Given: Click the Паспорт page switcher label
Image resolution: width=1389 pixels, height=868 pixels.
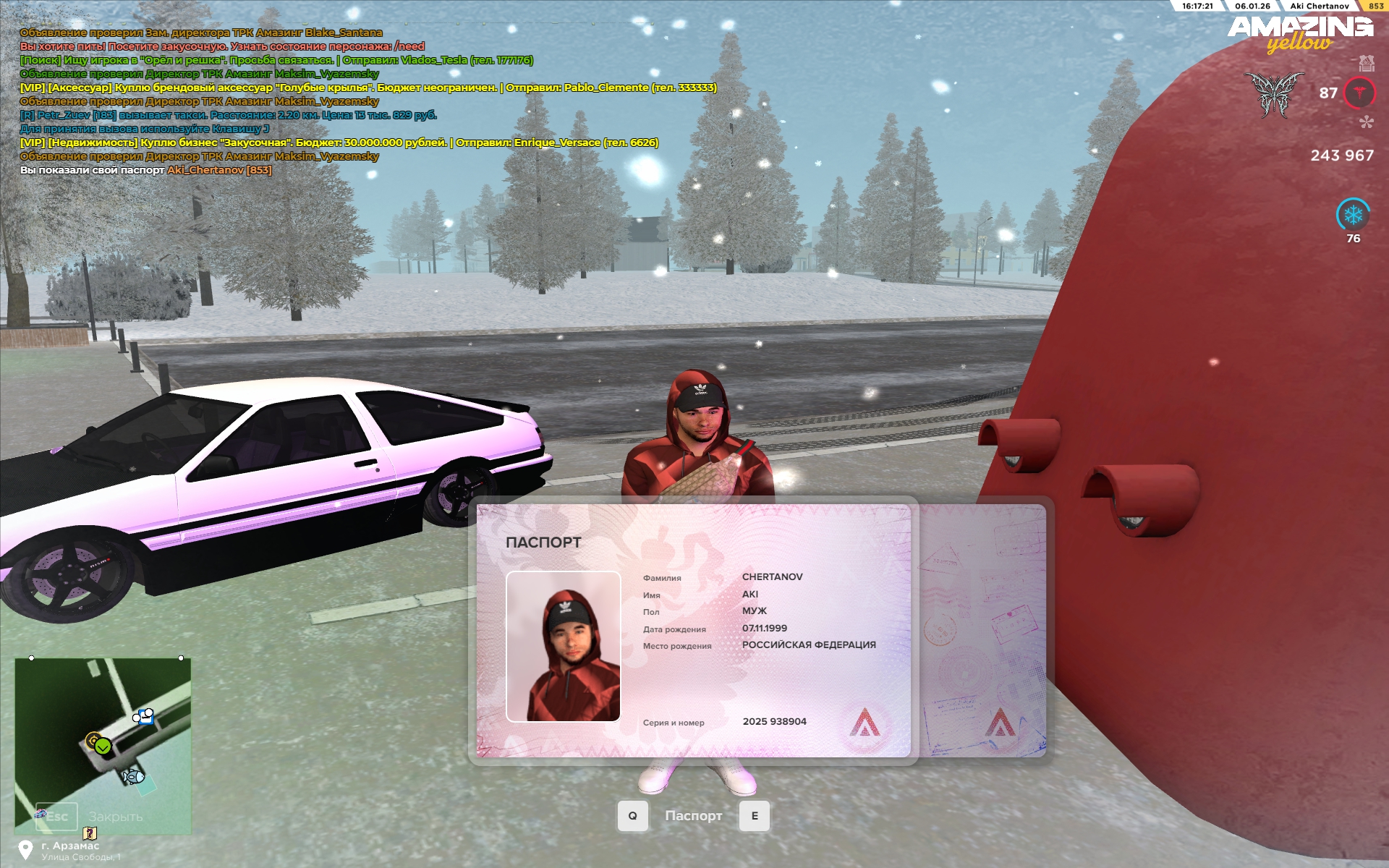Looking at the screenshot, I should coord(693,816).
